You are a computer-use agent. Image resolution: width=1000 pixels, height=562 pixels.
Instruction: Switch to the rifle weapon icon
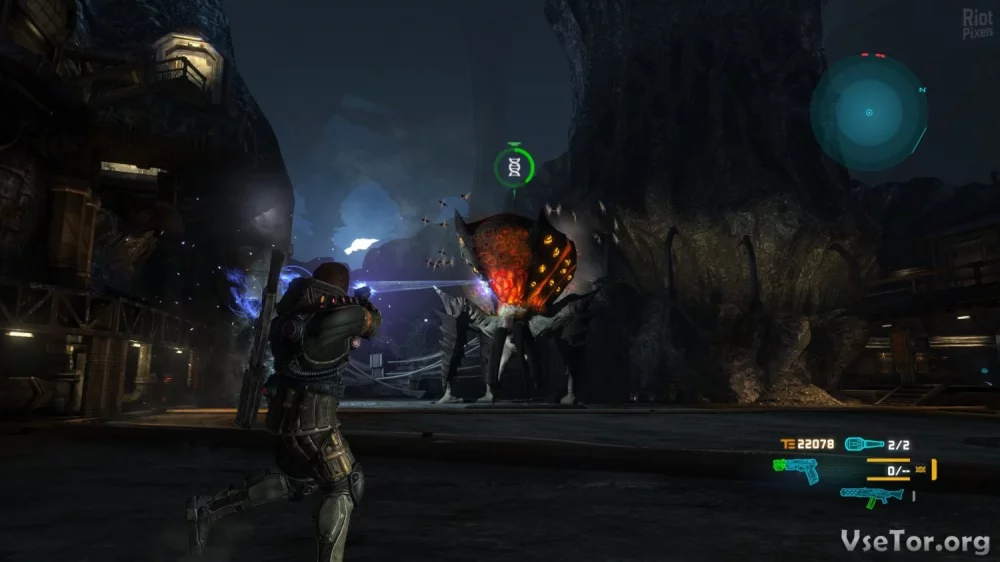pyautogui.click(x=872, y=495)
